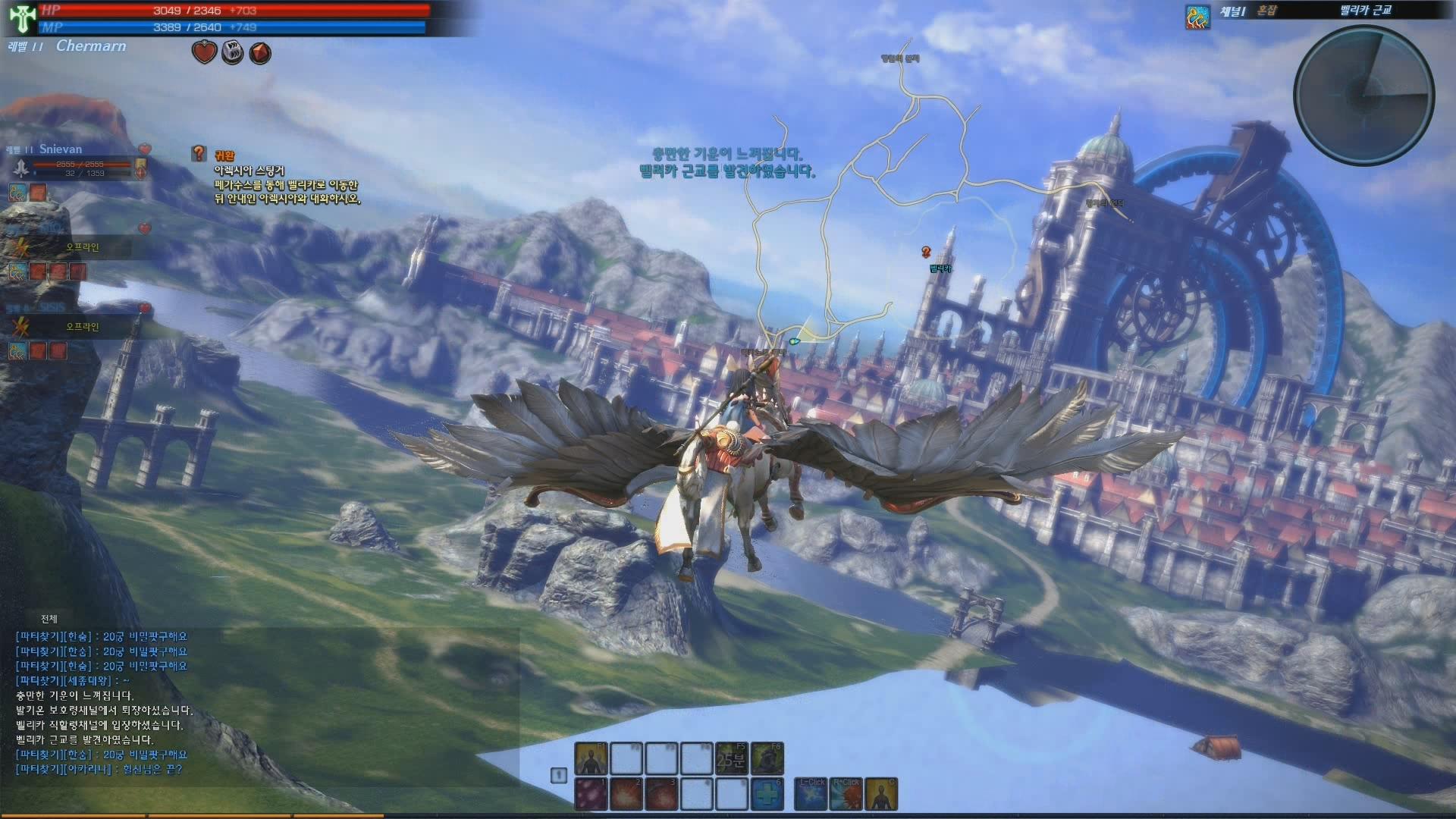Select the R-Click fiery orb skill
1456x819 pixels.
(846, 794)
